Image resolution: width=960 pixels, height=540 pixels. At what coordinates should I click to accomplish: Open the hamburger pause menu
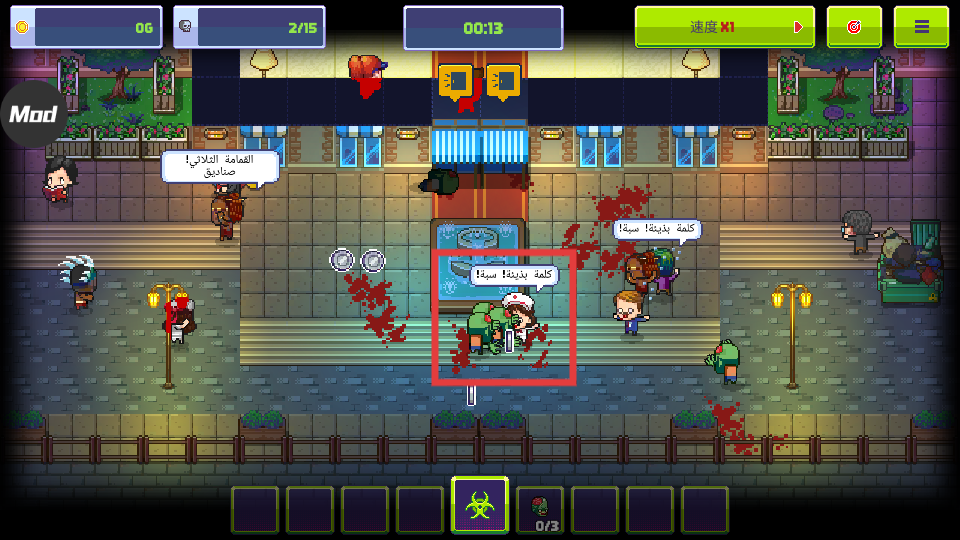[921, 27]
